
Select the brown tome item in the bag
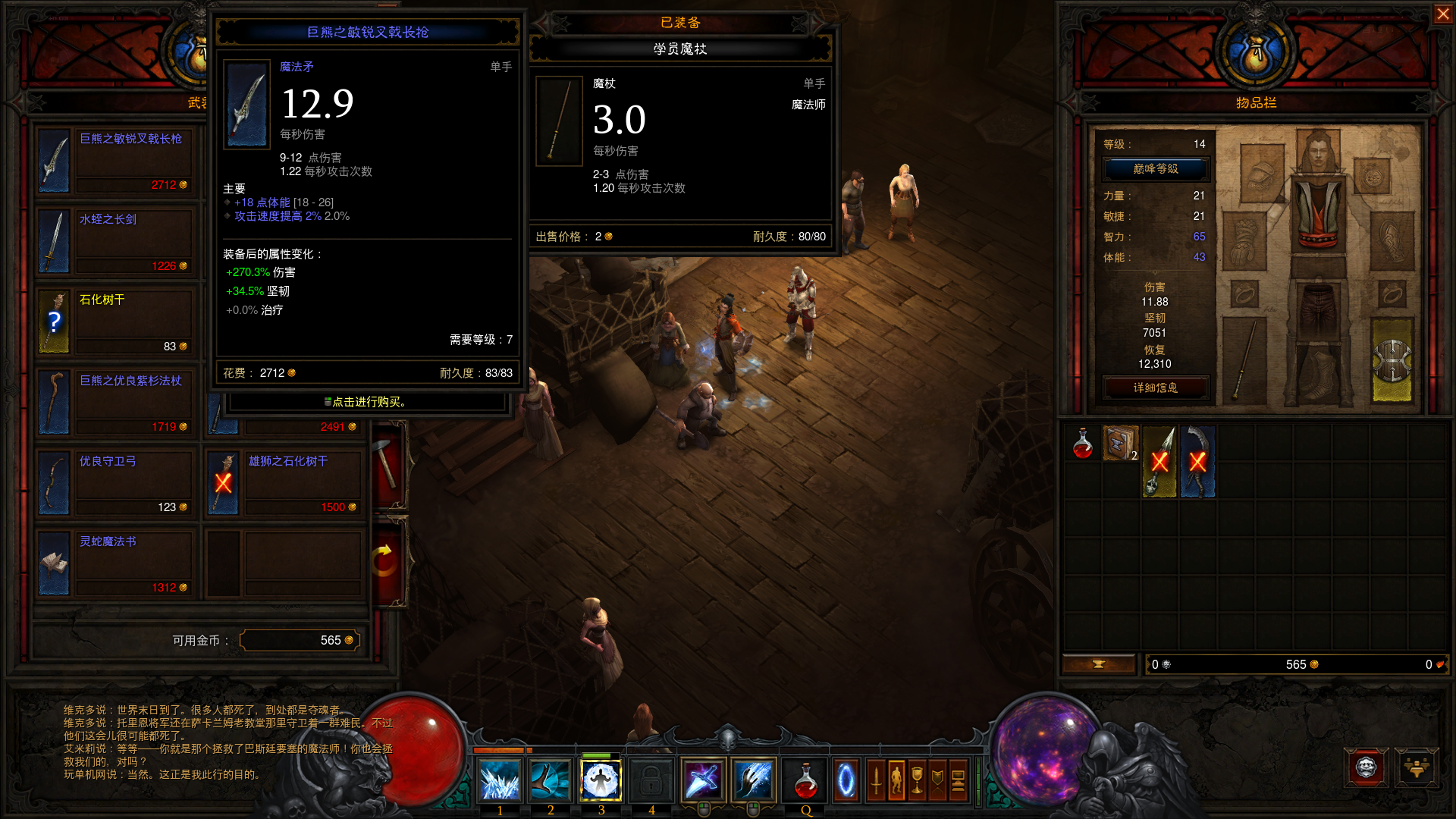coord(1120,444)
